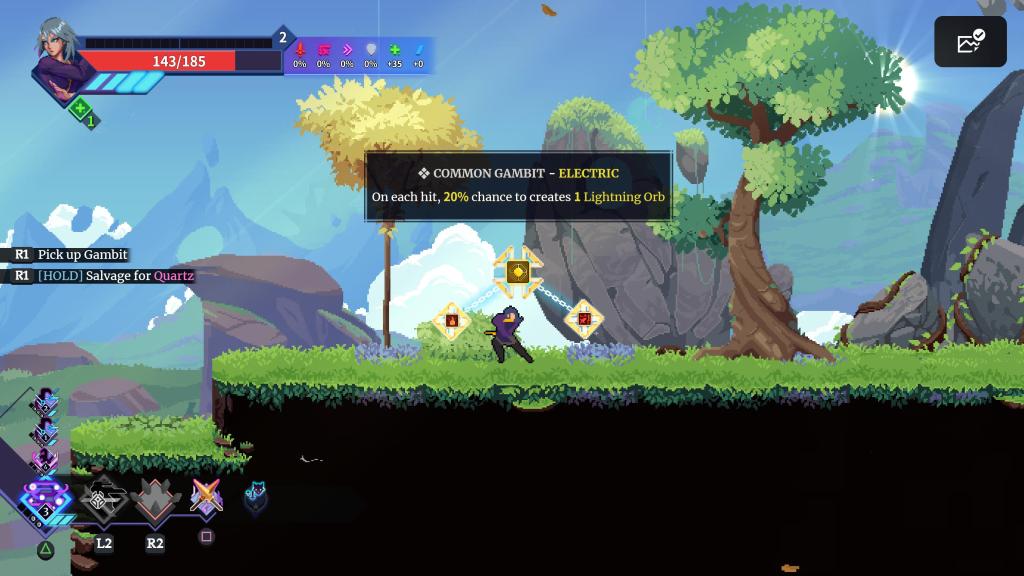Click the magenta double-chevron stat icon

(x=347, y=50)
